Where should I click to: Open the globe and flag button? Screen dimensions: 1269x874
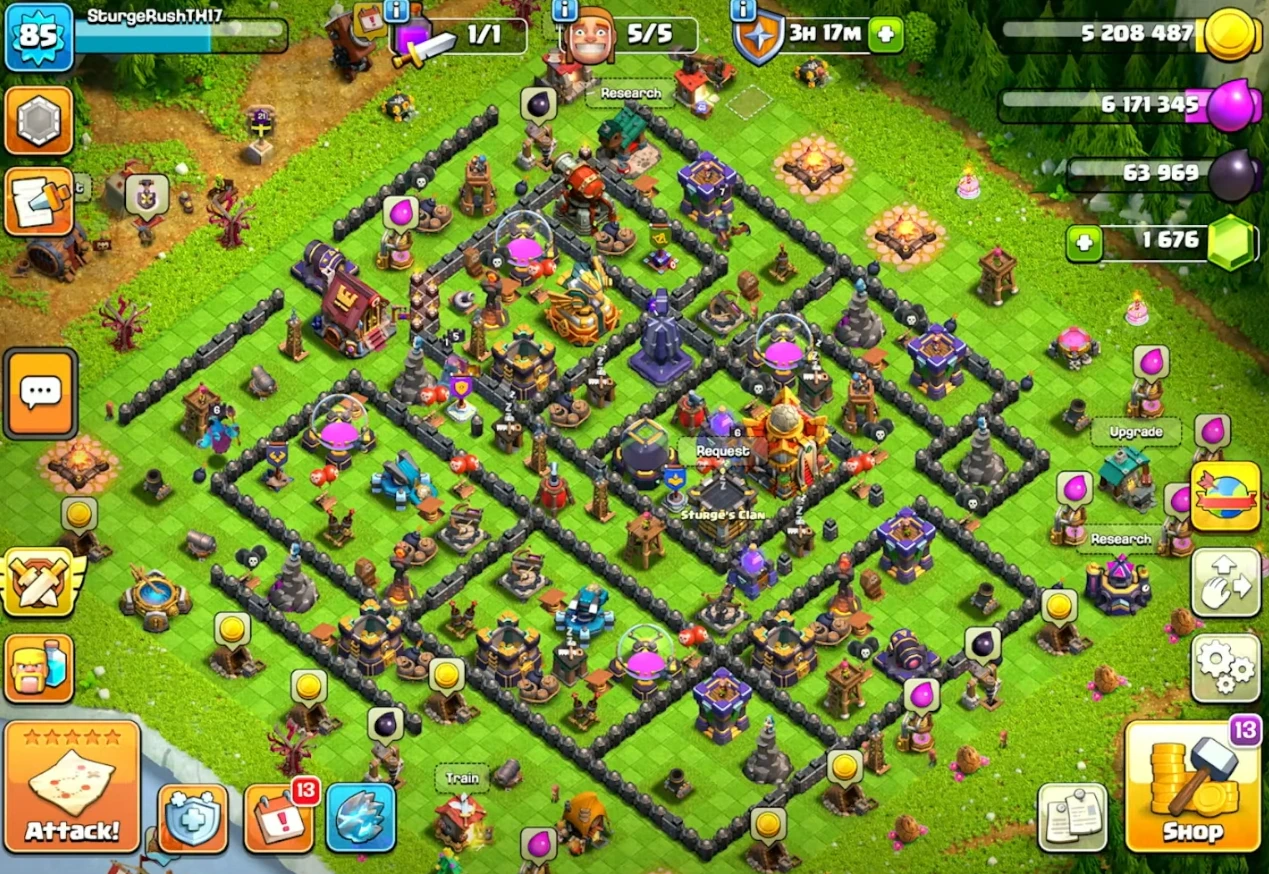1225,497
